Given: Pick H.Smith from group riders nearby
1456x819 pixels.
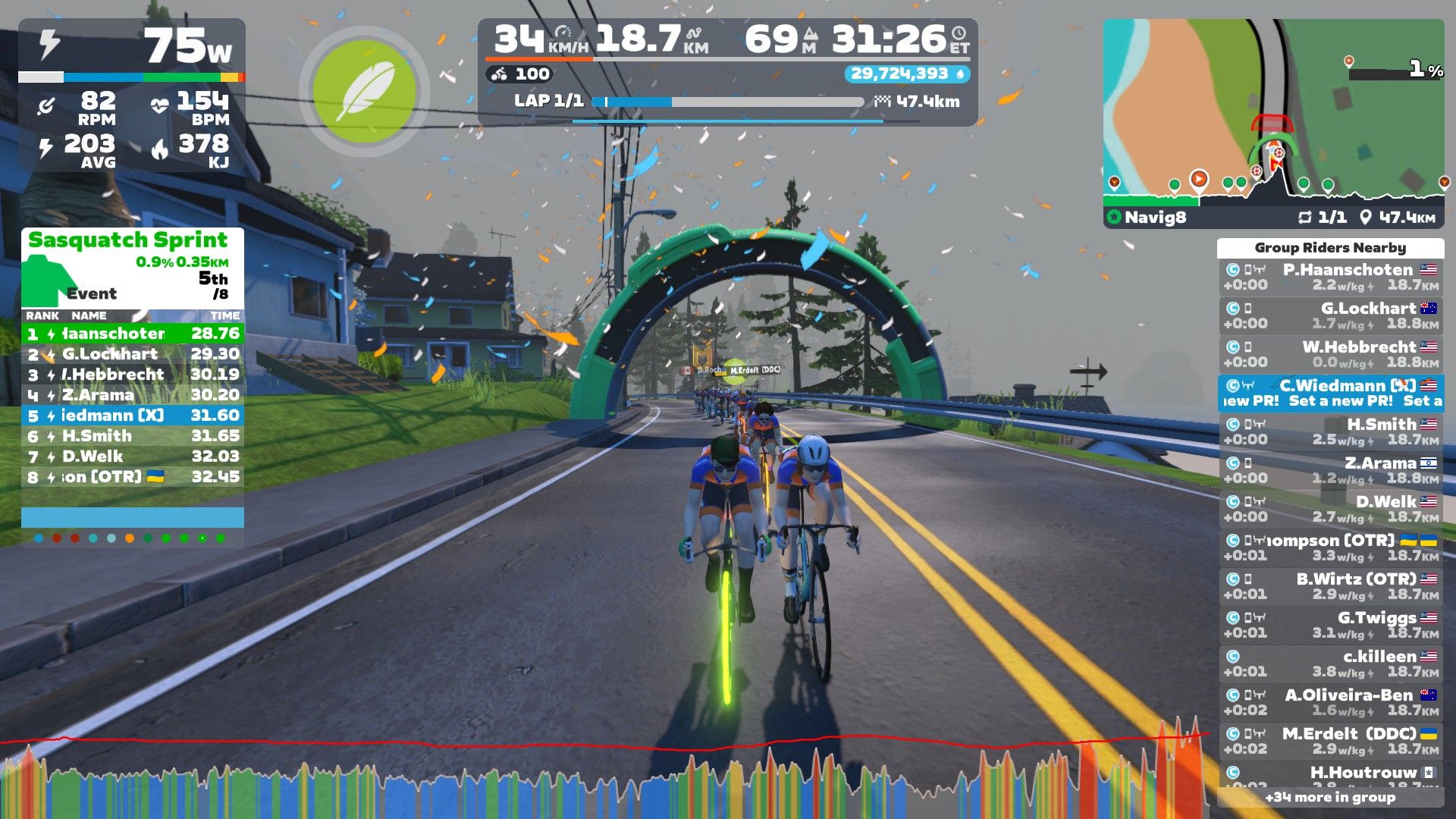Looking at the screenshot, I should point(1330,431).
